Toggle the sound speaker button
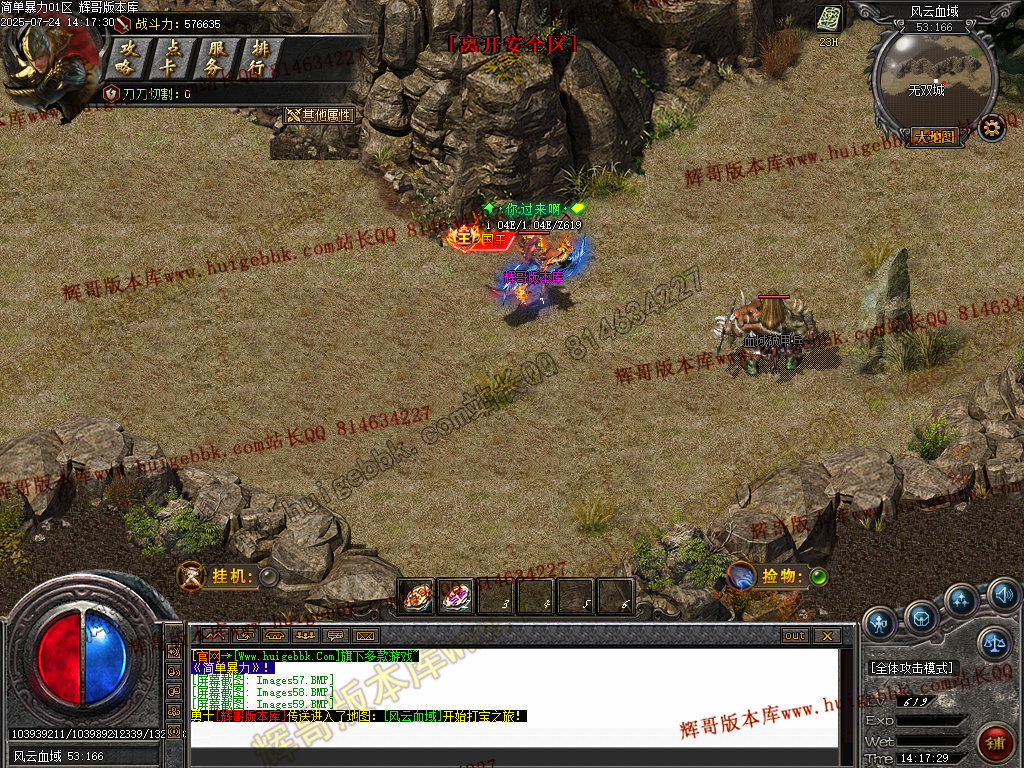 click(1004, 596)
